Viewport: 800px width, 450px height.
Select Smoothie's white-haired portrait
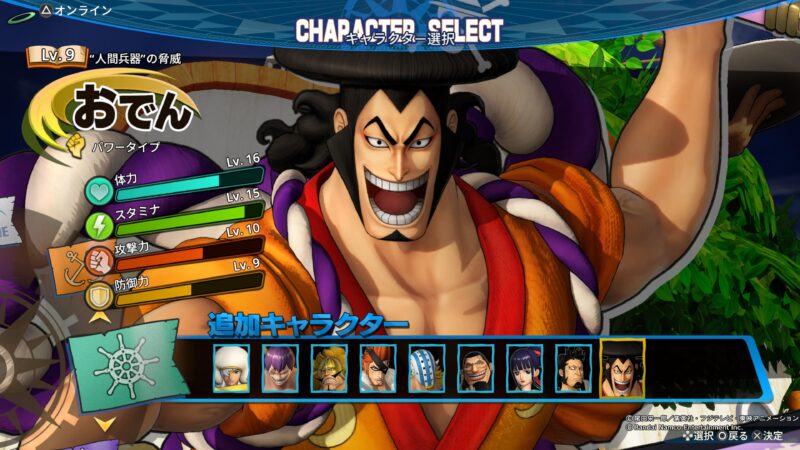(x=231, y=368)
